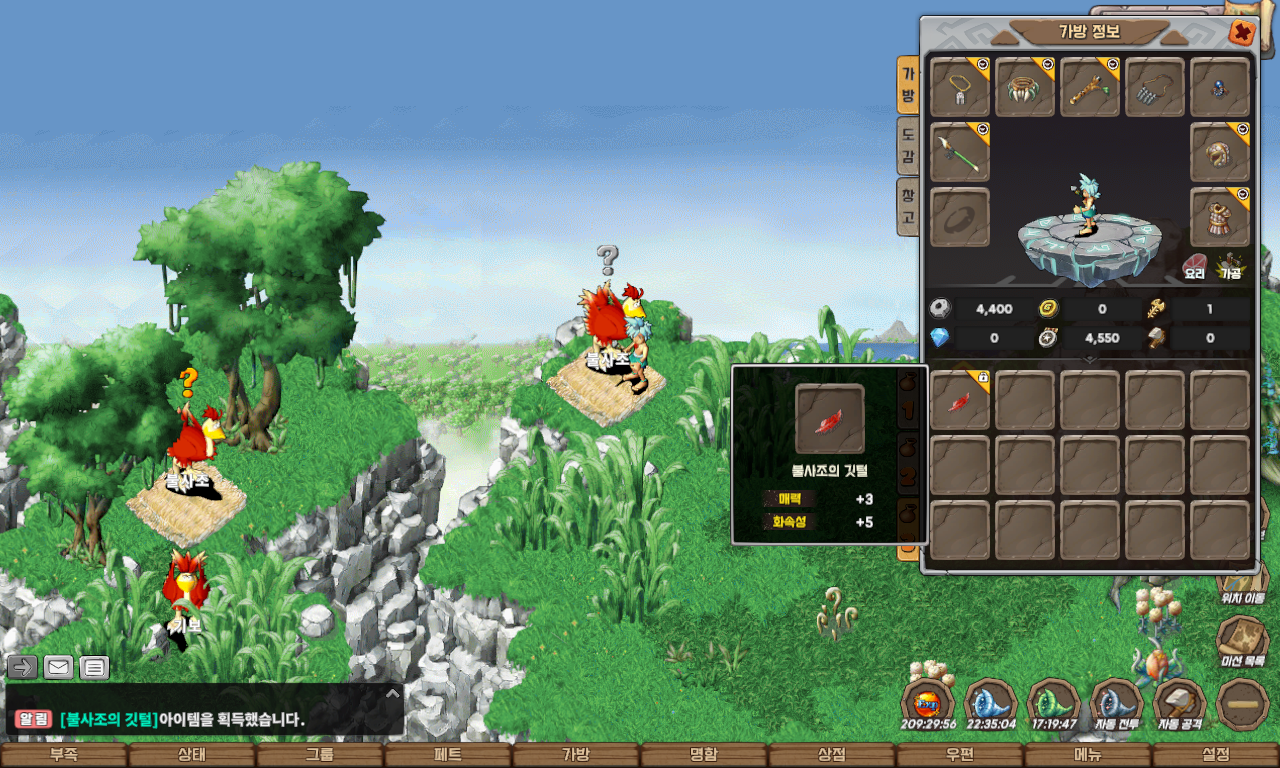Select the 불사조의 깃털 feather in the bag
This screenshot has width=1280, height=768.
tap(960, 401)
